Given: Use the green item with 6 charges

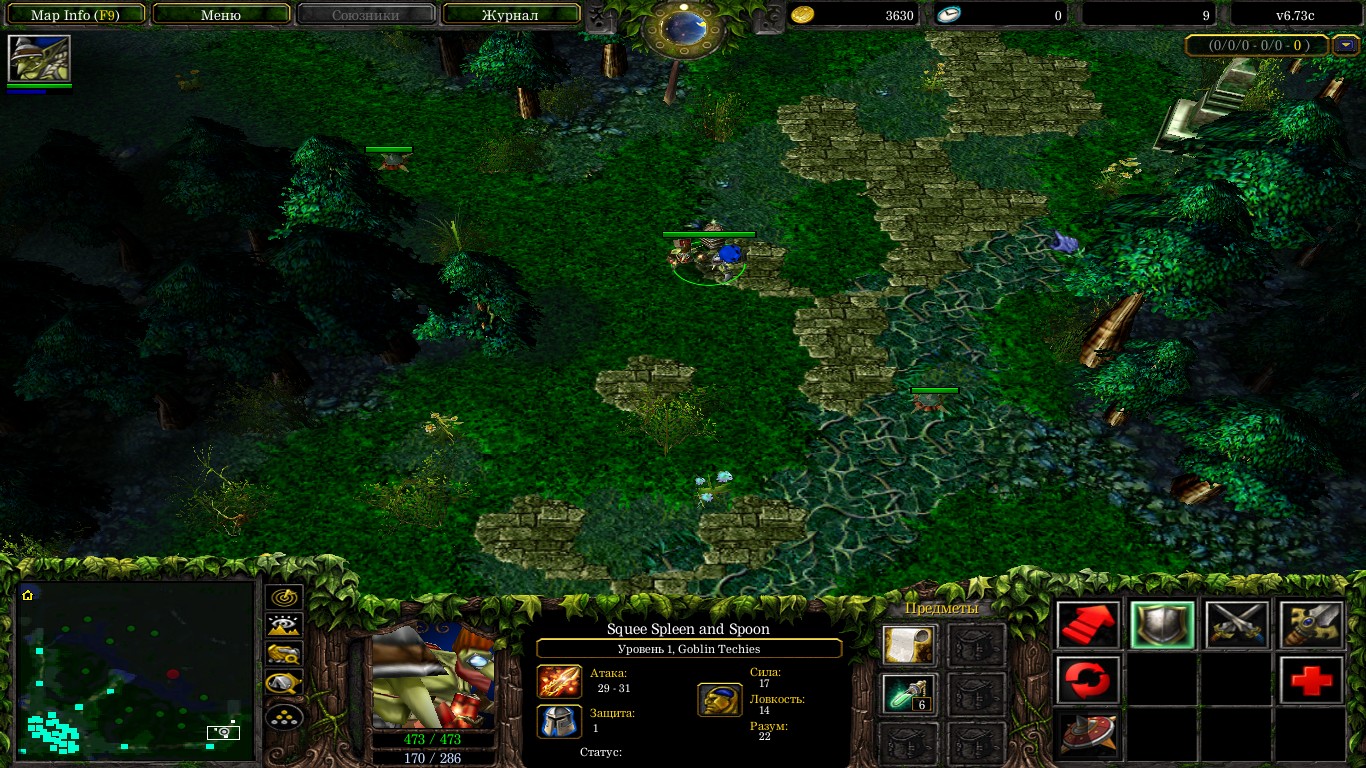Looking at the screenshot, I should [909, 694].
